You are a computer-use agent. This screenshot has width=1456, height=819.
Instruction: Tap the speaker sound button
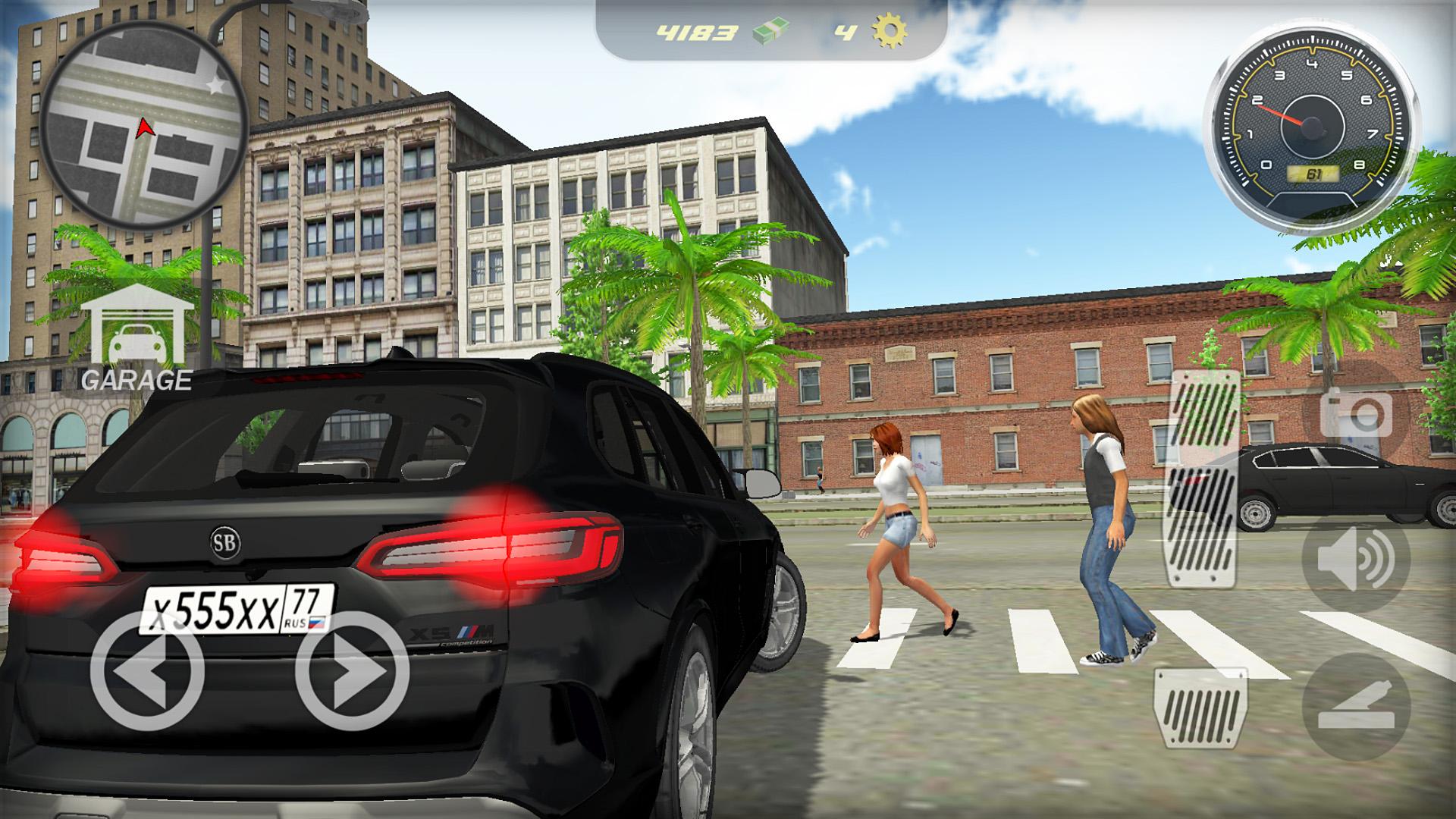pos(1355,560)
